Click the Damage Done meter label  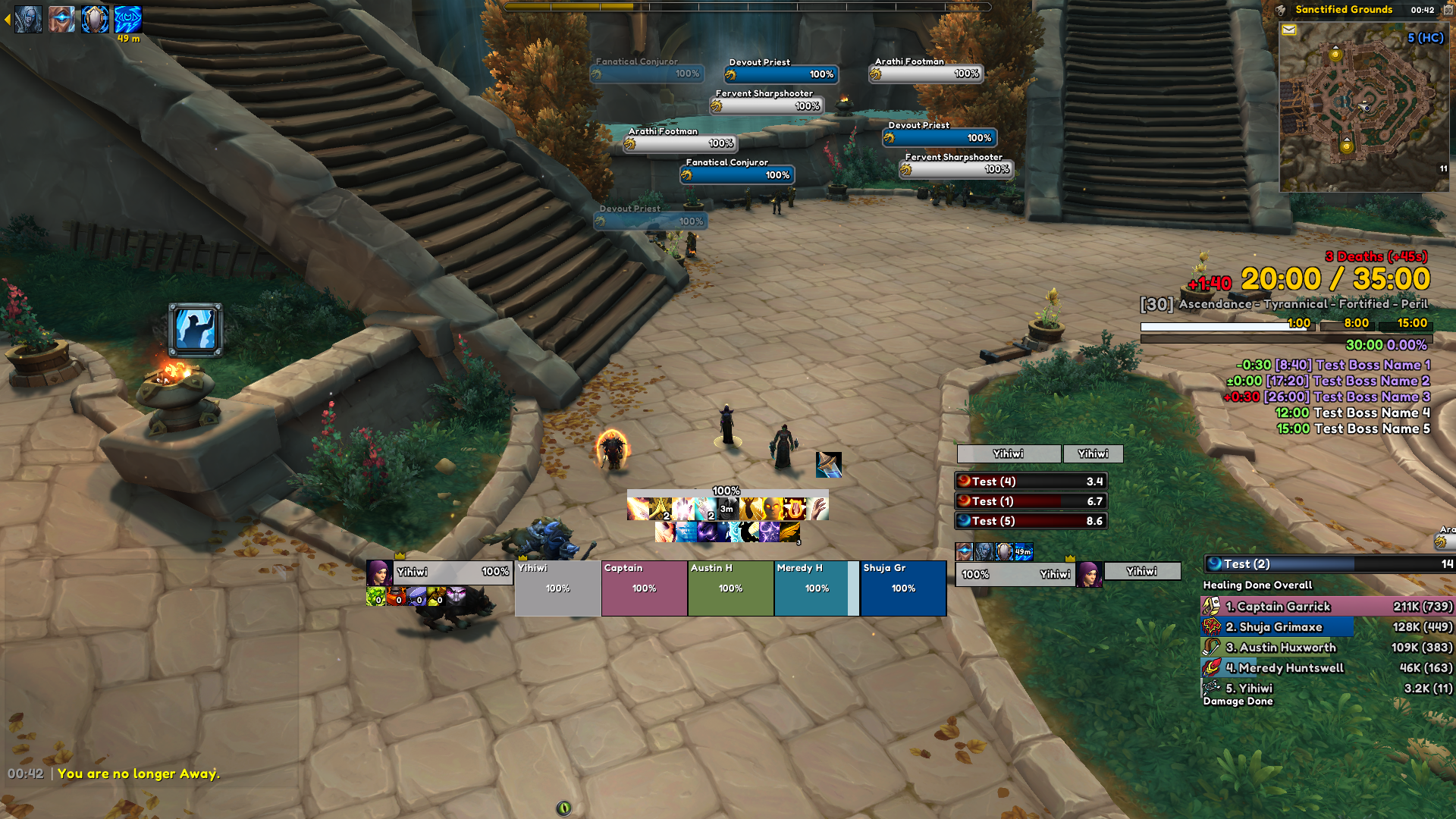pyautogui.click(x=1238, y=701)
